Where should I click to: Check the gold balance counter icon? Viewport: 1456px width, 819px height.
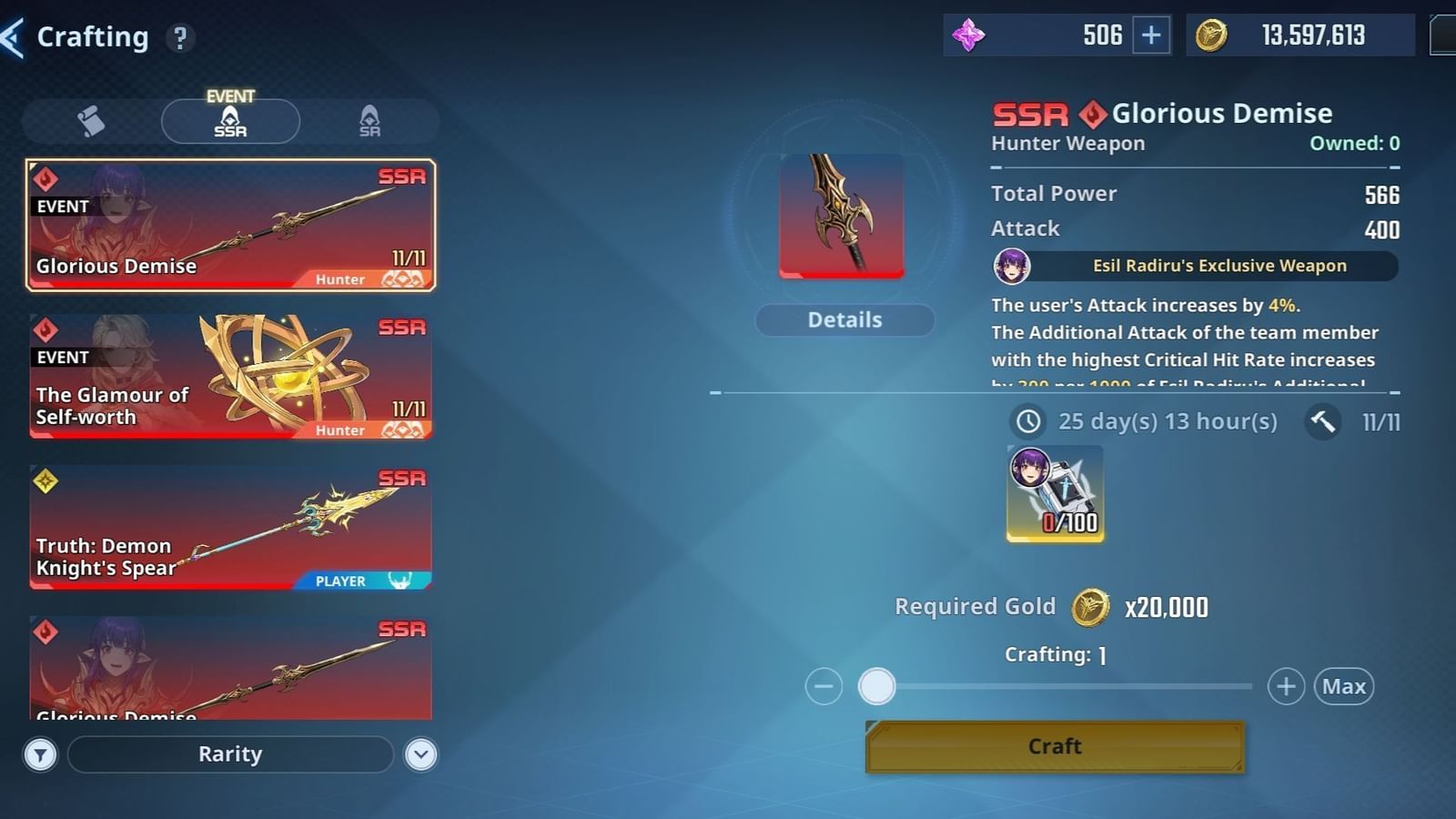pos(1210,35)
